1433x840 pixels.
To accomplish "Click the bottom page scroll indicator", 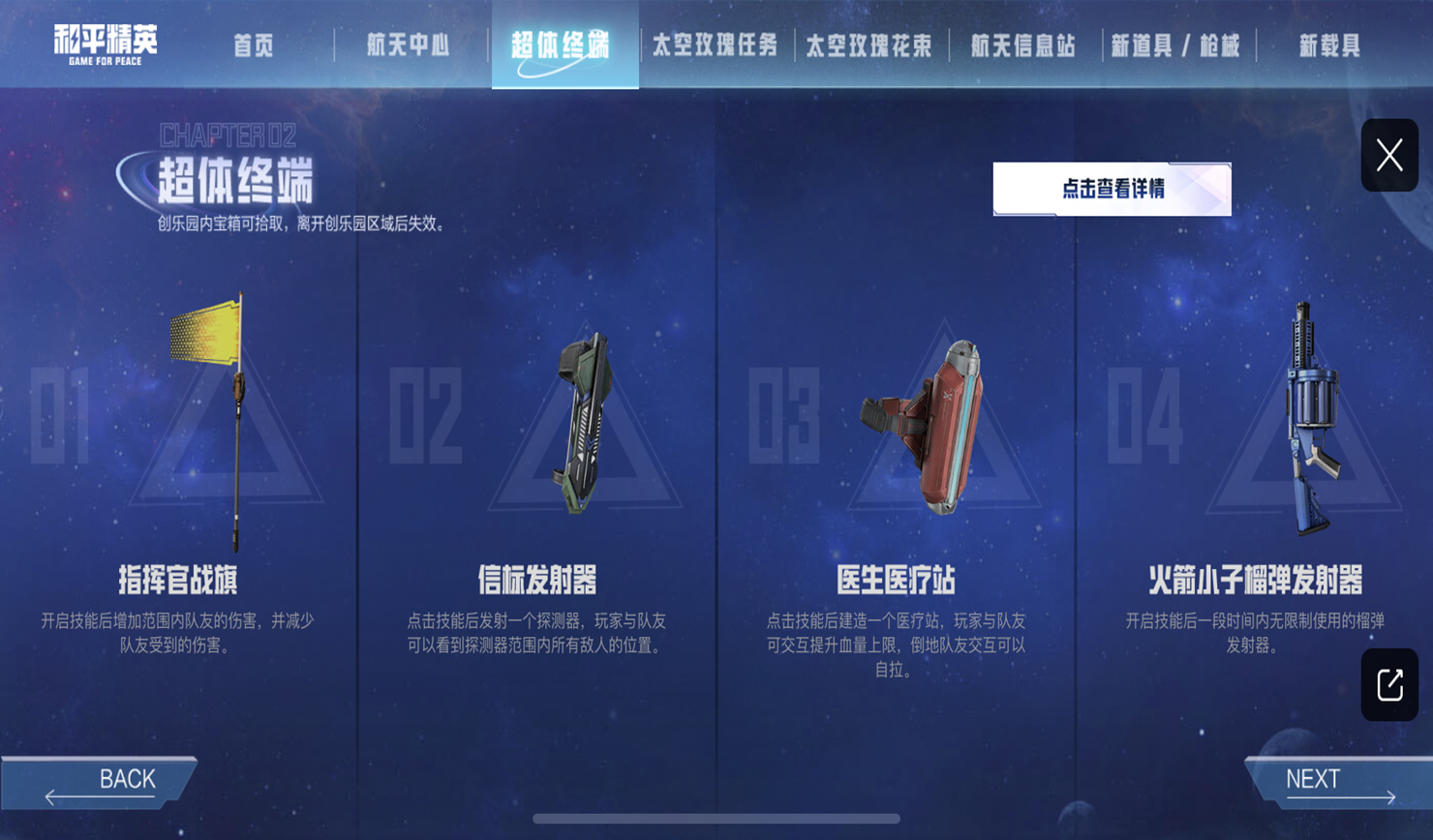I will tap(716, 818).
